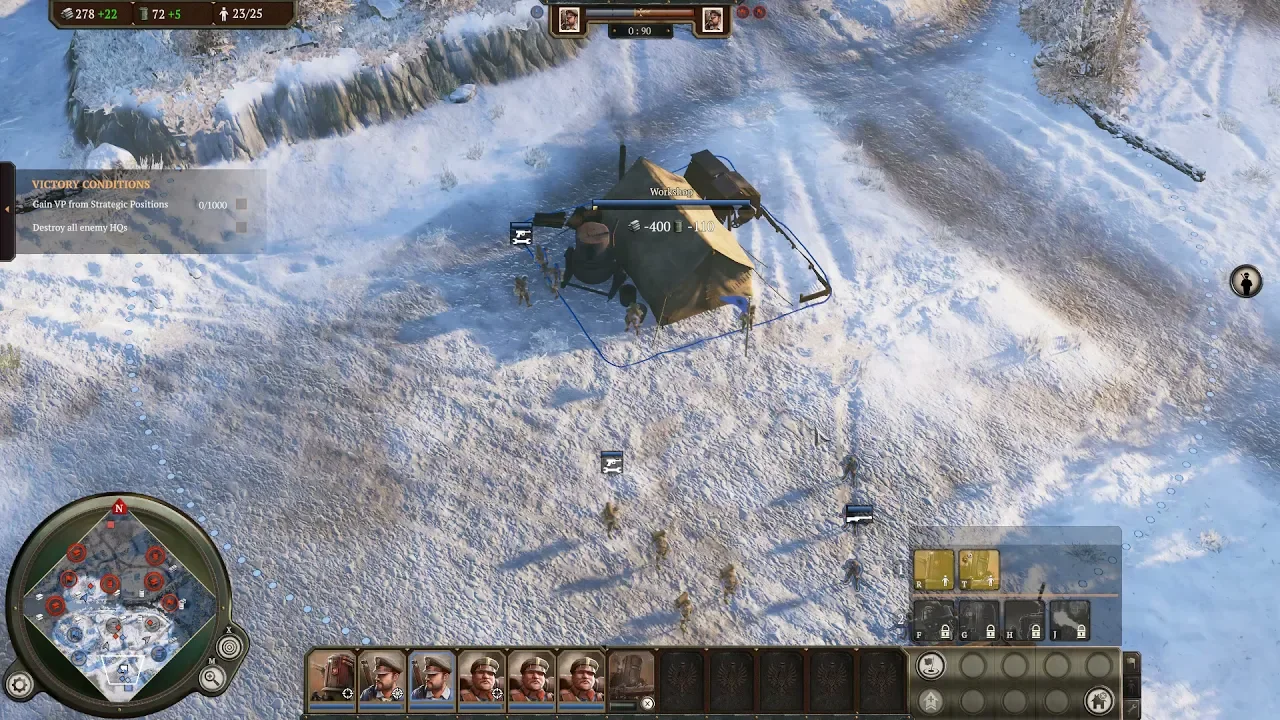Image resolution: width=1280 pixels, height=720 pixels.
Task: Select the Workshop building label
Action: point(670,192)
